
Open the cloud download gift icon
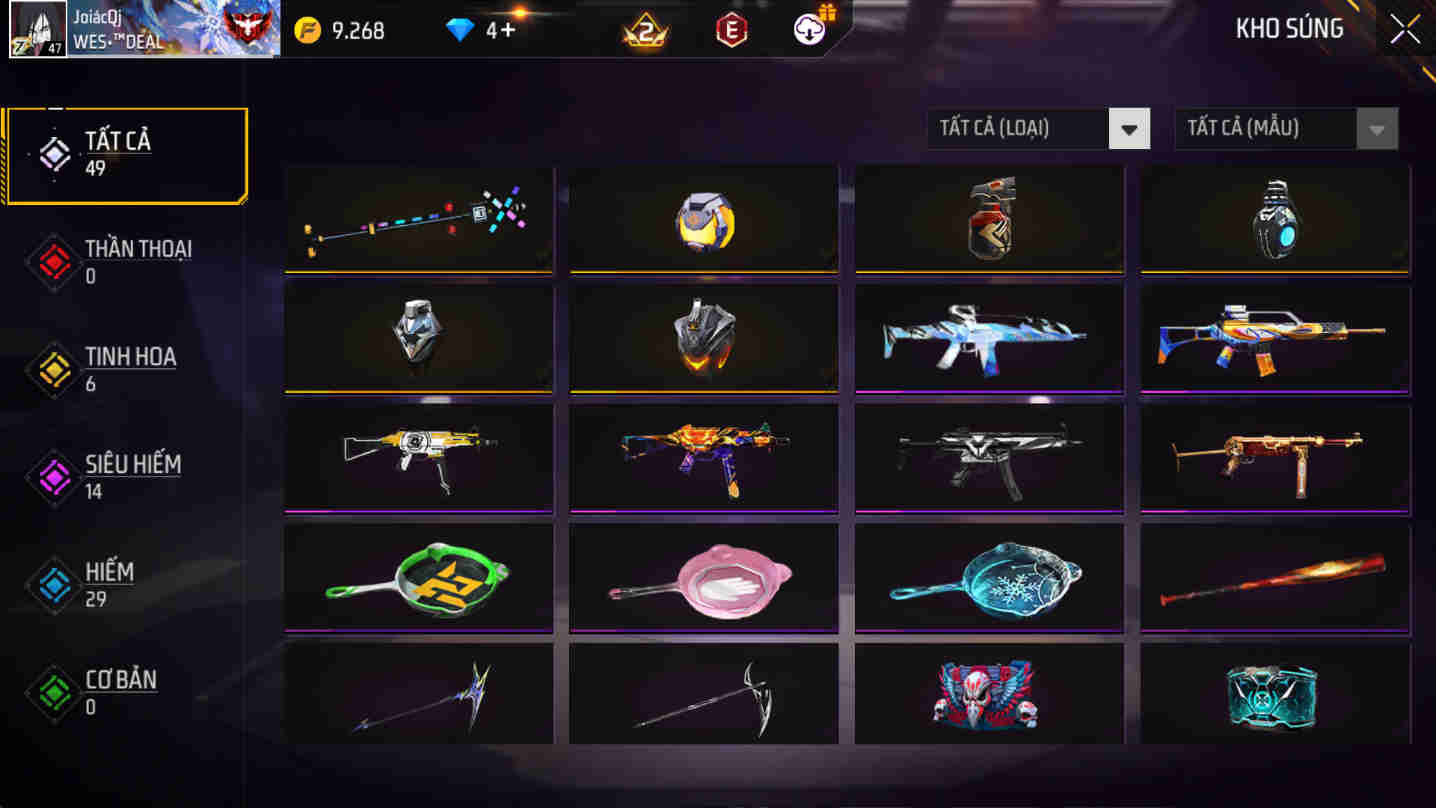(x=808, y=30)
